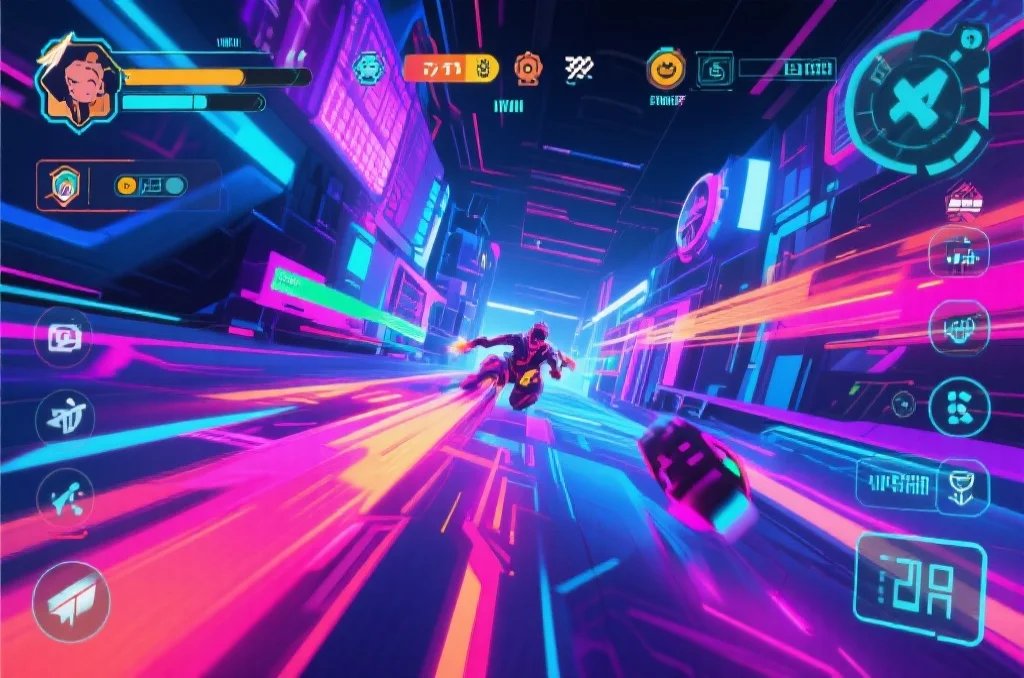Screen dimensions: 1024x678
Task: Click the player character portrait
Action: click(78, 83)
